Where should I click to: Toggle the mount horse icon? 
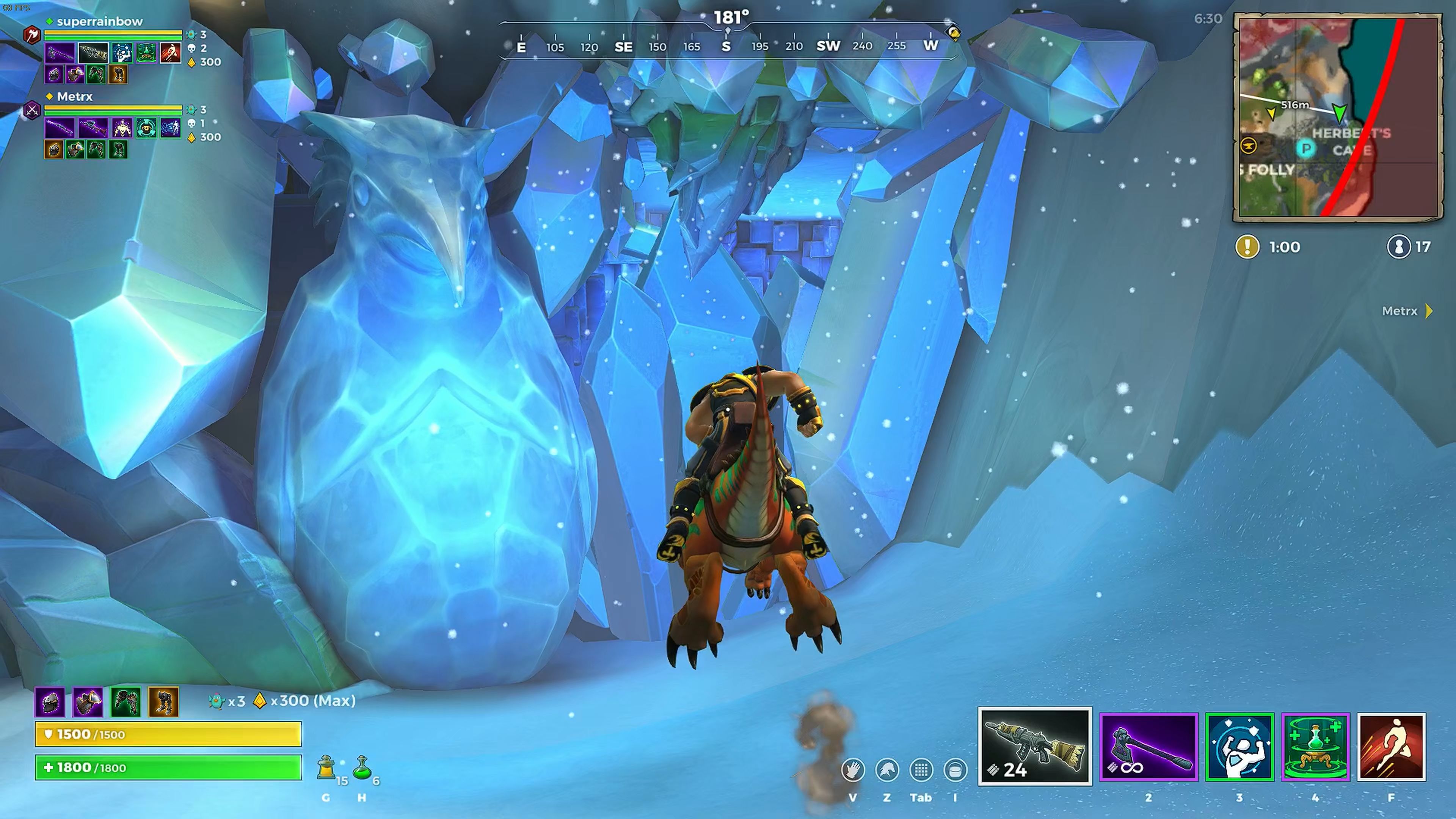pos(887,770)
